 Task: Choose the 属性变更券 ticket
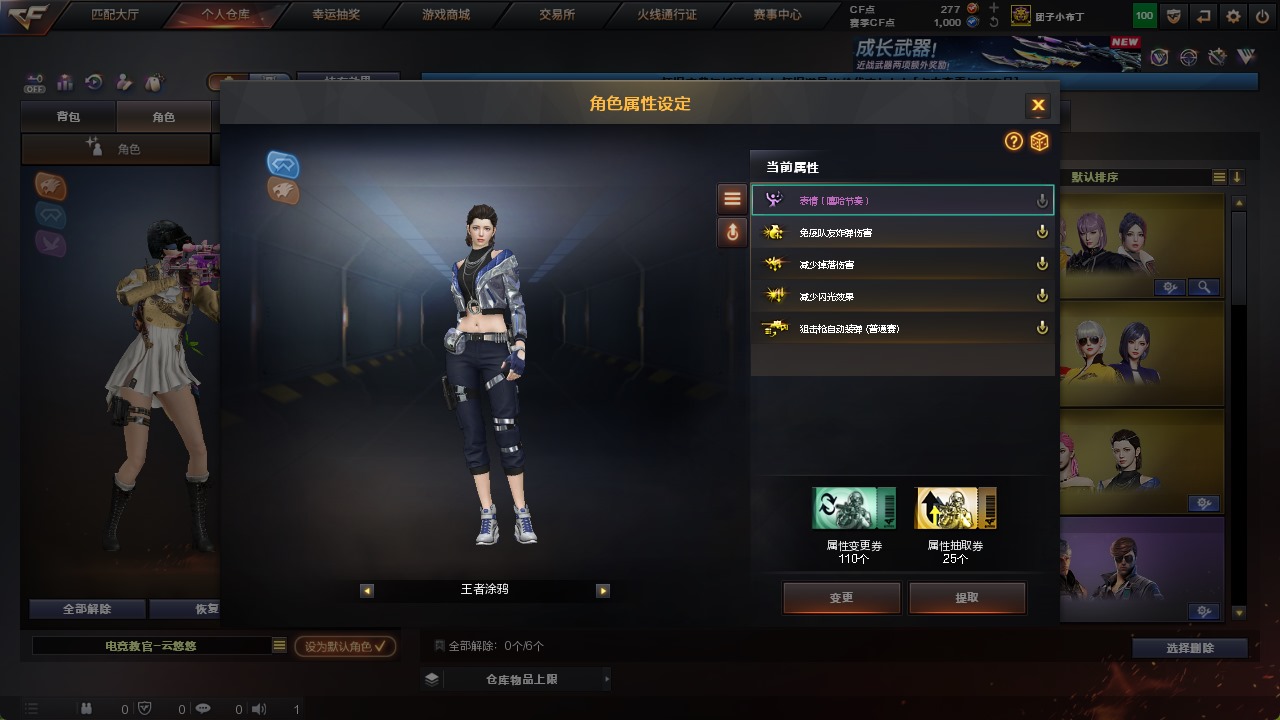pyautogui.click(x=854, y=508)
